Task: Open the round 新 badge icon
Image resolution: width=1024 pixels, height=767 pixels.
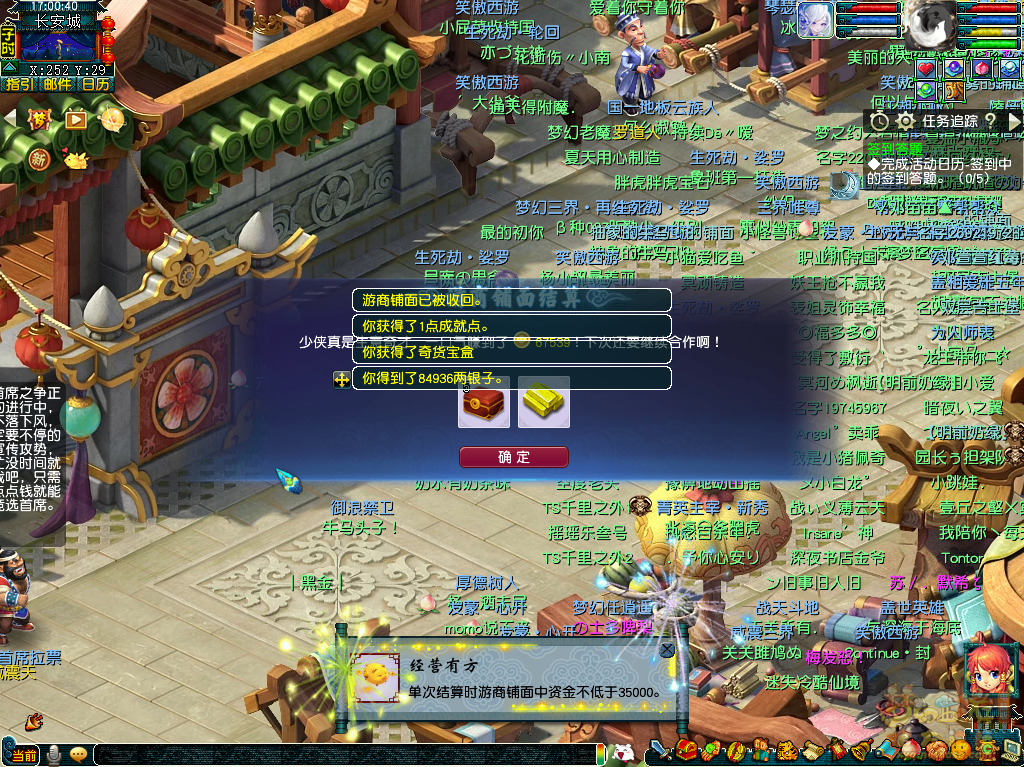Action: point(39,159)
